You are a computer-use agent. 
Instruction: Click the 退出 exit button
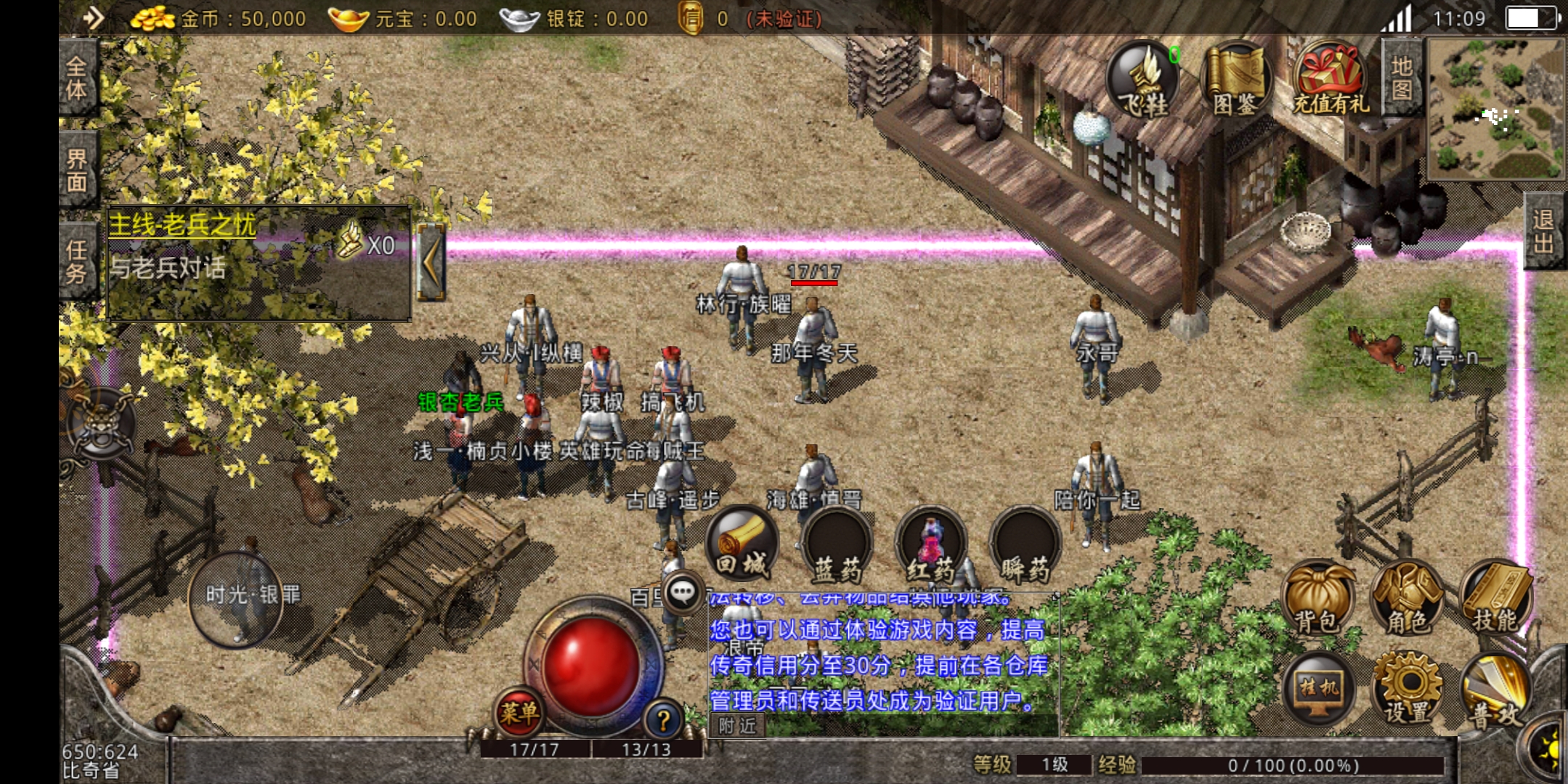[1543, 231]
